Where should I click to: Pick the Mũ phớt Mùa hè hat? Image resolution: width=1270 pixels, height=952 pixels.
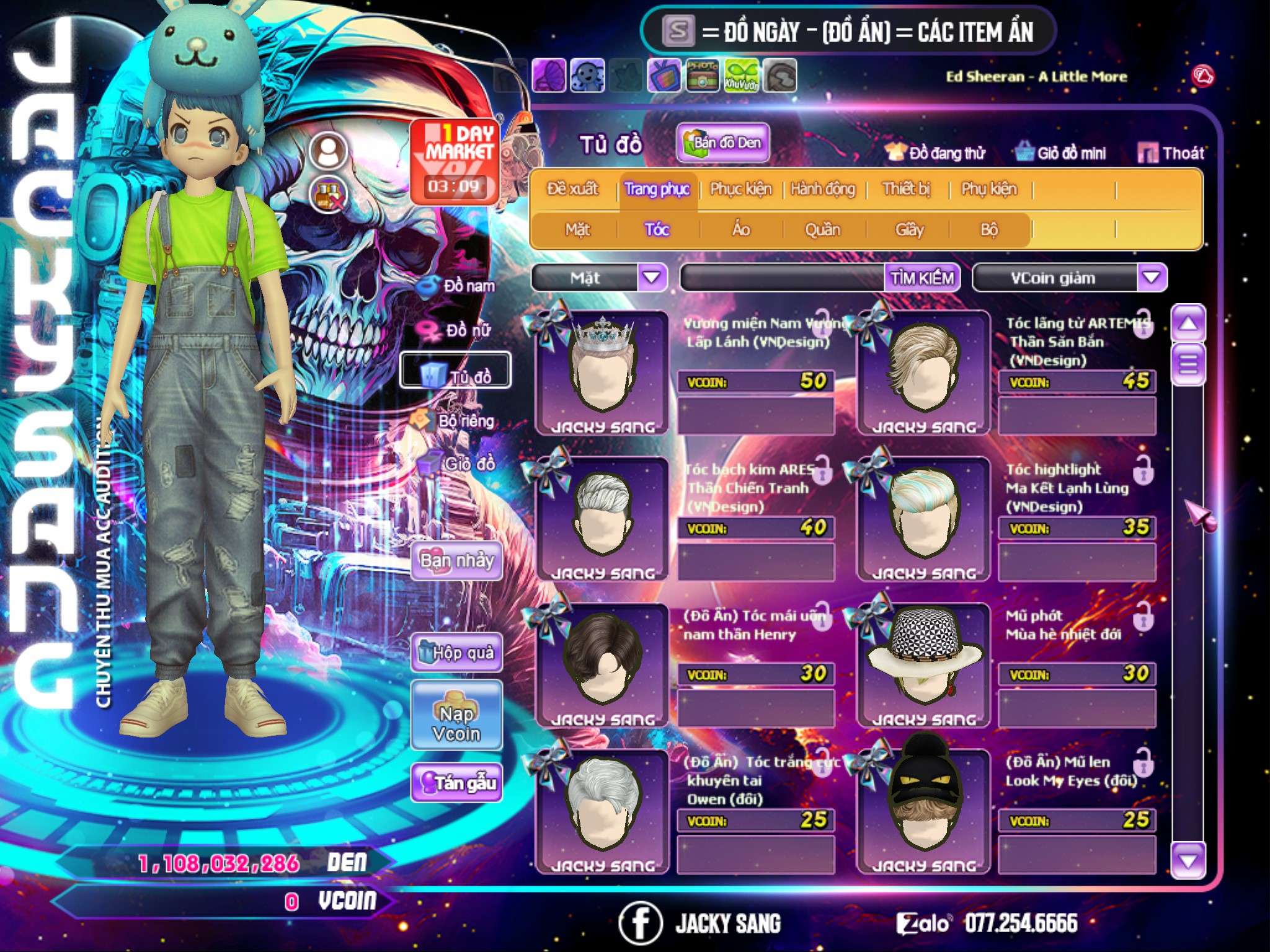[923, 664]
